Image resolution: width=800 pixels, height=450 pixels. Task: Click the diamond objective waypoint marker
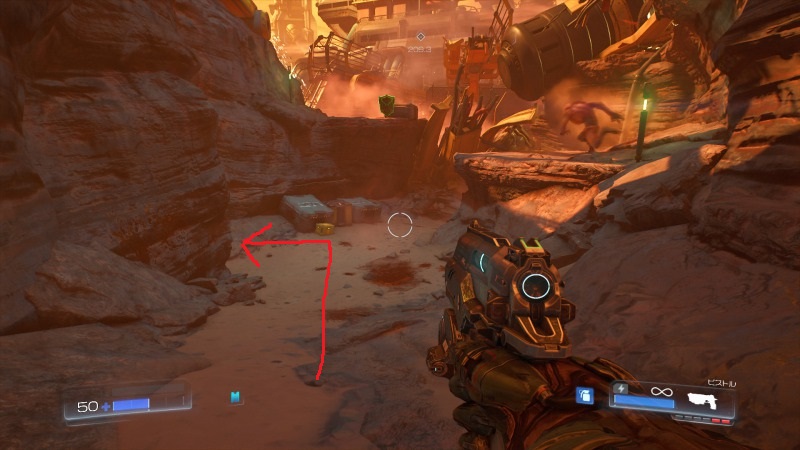click(421, 37)
